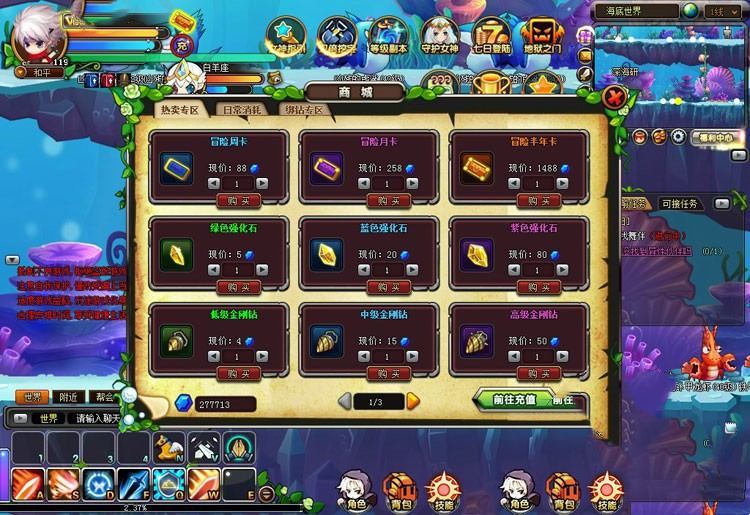This screenshot has height=515, width=750.
Task: Open the 绑钻专区 shop tab
Action: click(x=305, y=110)
